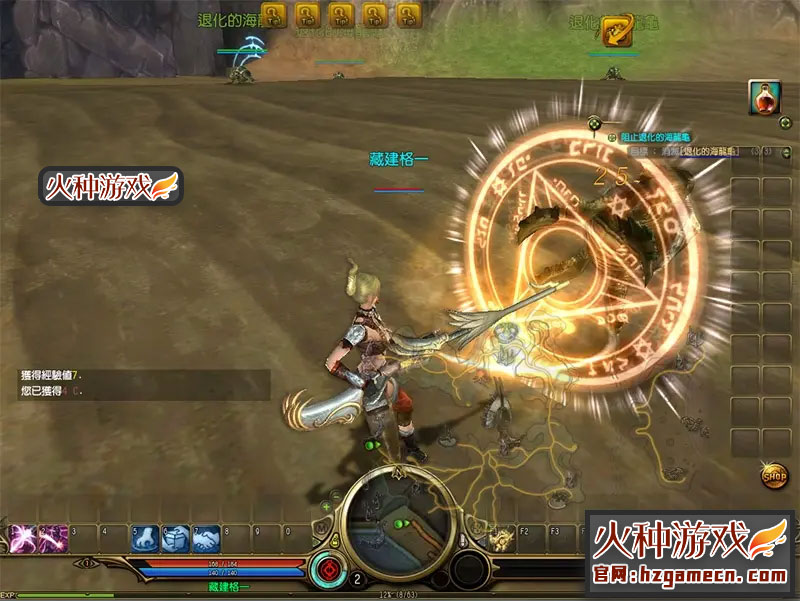Screen dimensions: 800x601
Task: Activate the handshake skill icon
Action: 206,539
